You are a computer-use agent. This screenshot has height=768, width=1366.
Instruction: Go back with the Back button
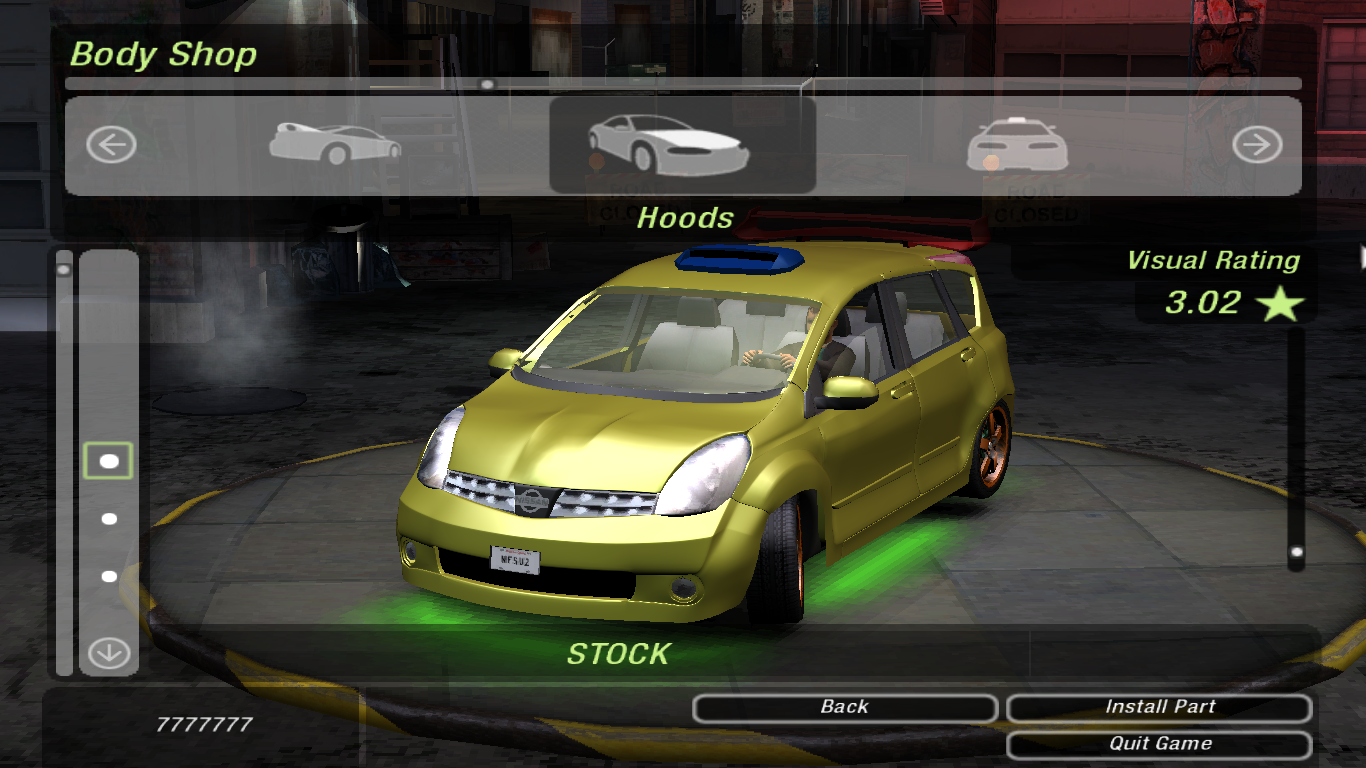pyautogui.click(x=845, y=708)
